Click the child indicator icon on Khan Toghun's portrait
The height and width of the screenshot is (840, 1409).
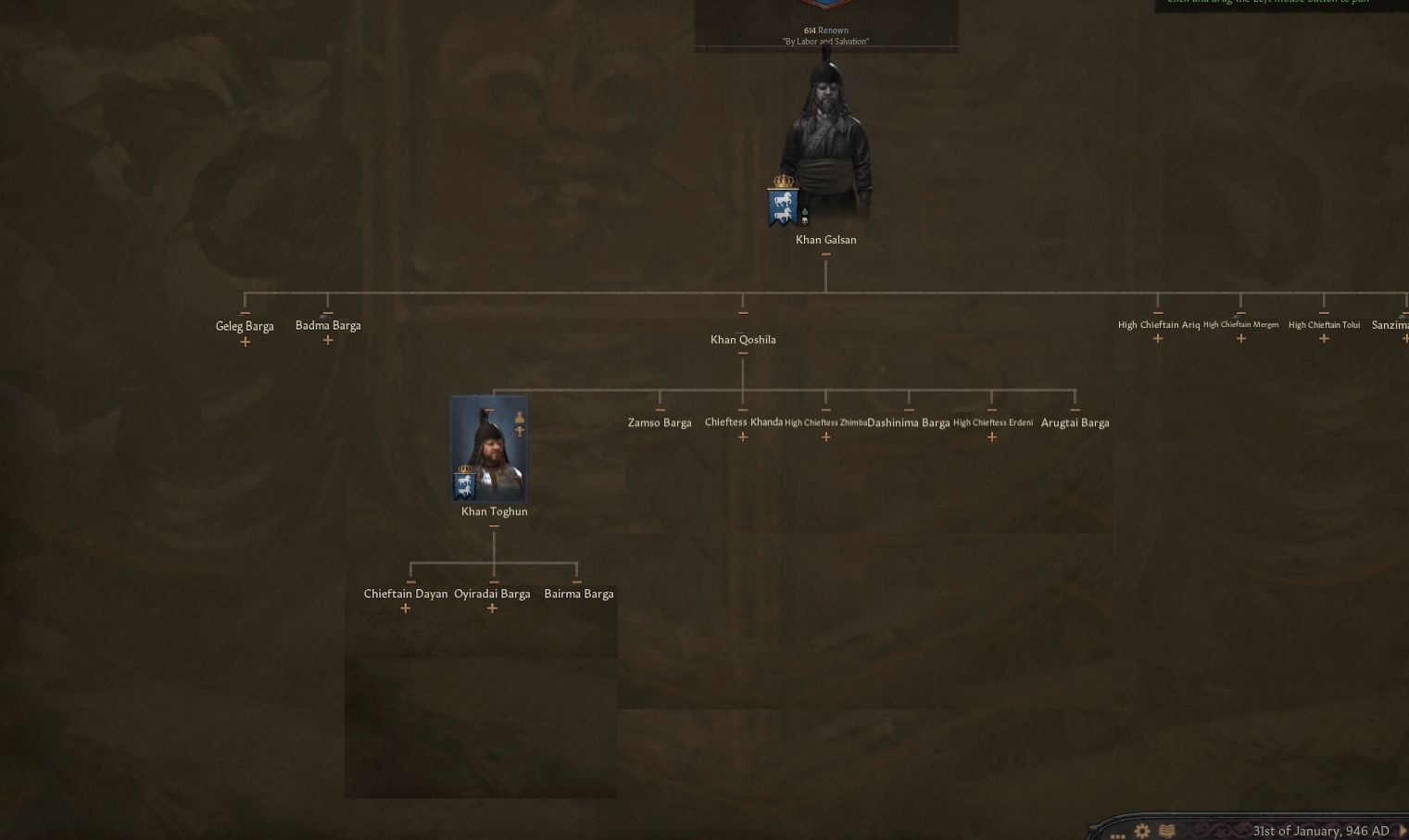click(x=520, y=432)
